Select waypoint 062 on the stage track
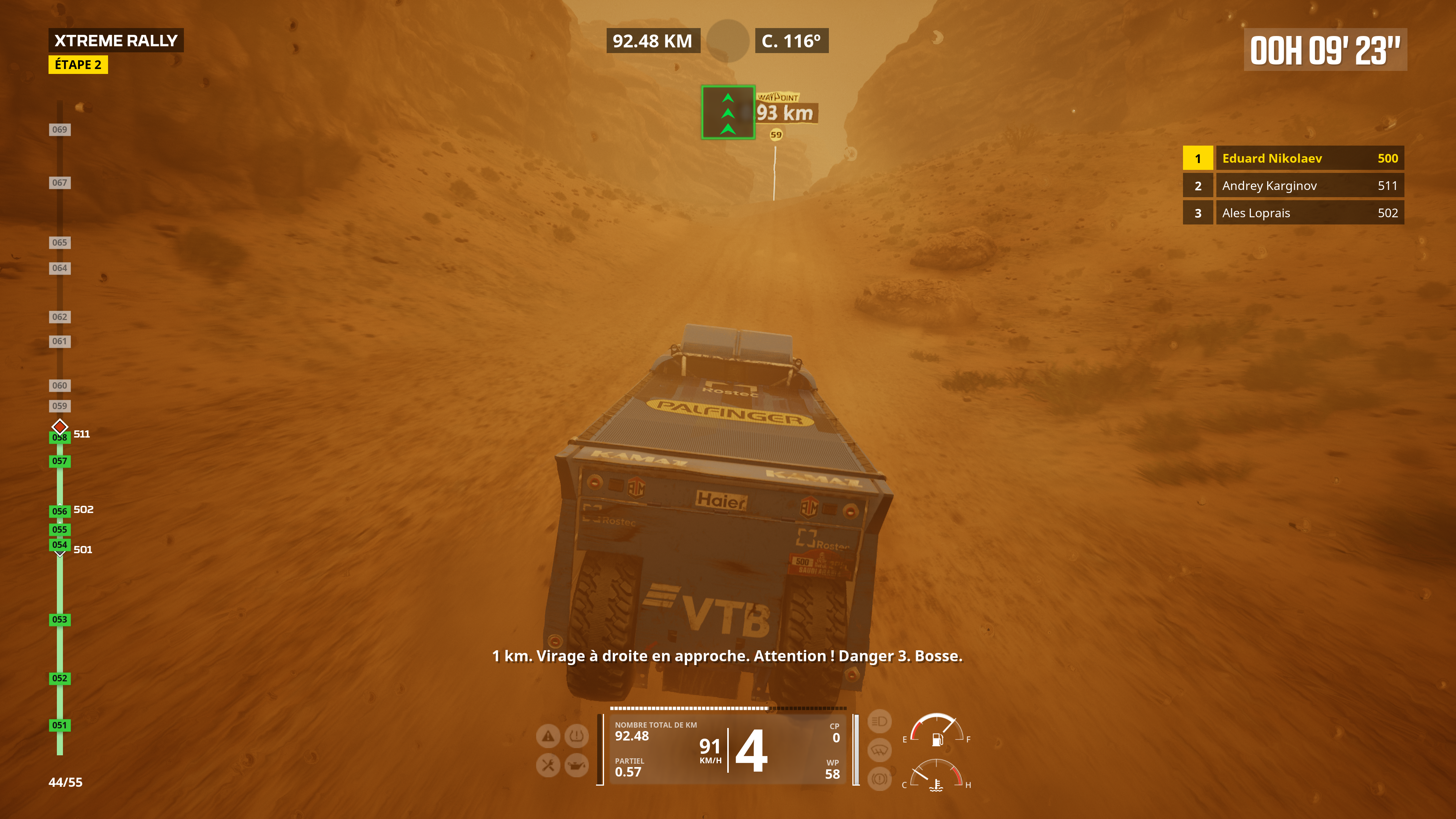This screenshot has height=819, width=1456. pos(60,317)
